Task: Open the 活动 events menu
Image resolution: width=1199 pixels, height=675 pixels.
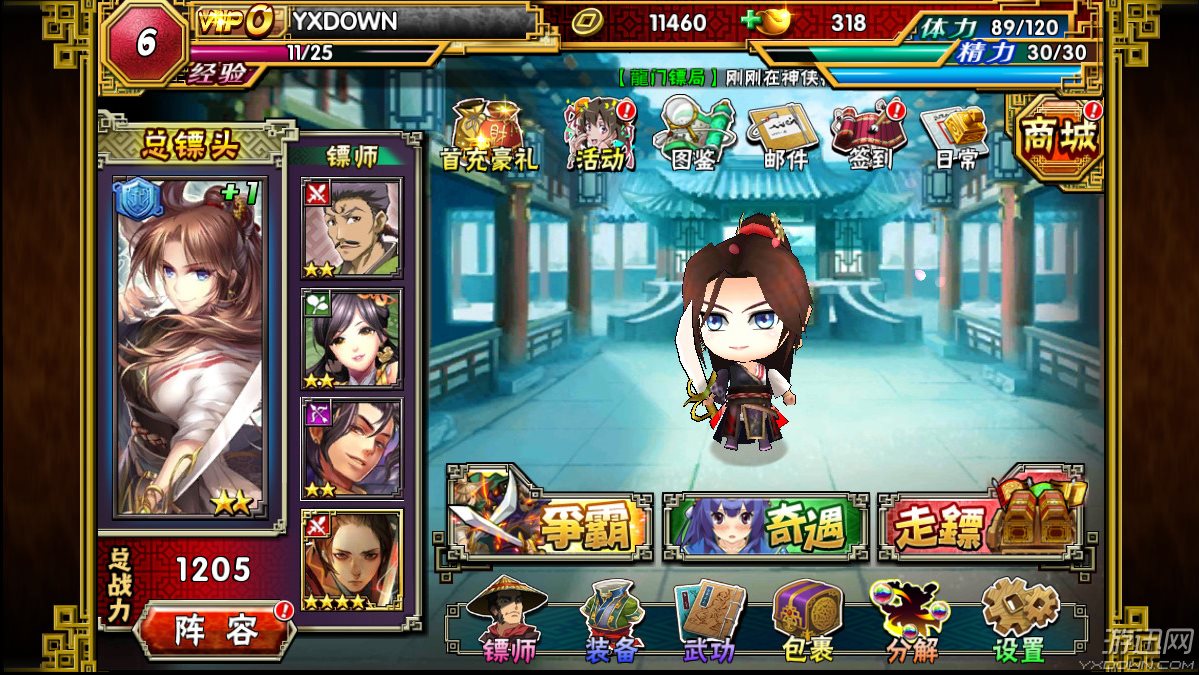Action: coord(600,135)
